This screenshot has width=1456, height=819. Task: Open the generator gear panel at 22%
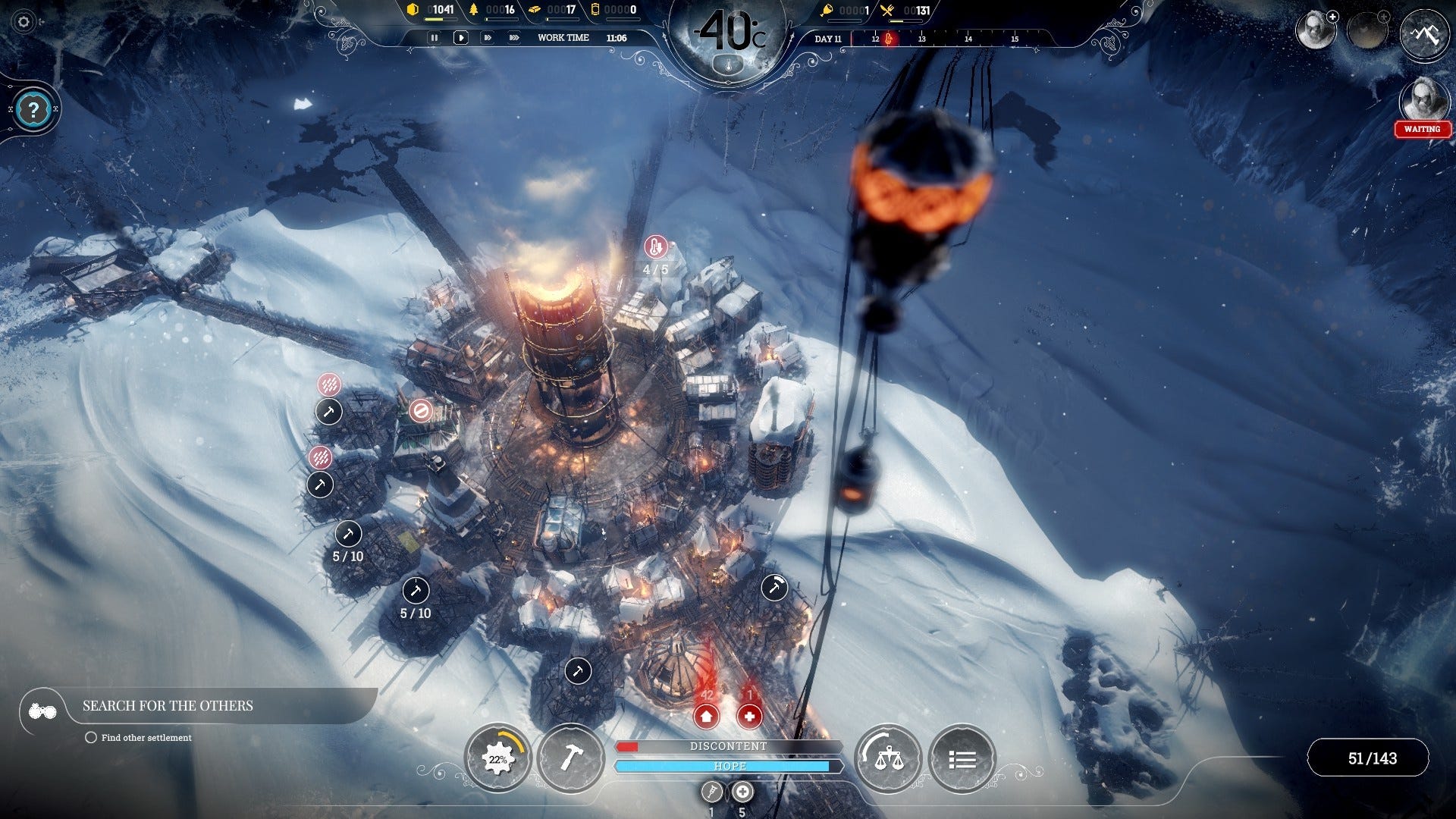click(497, 758)
